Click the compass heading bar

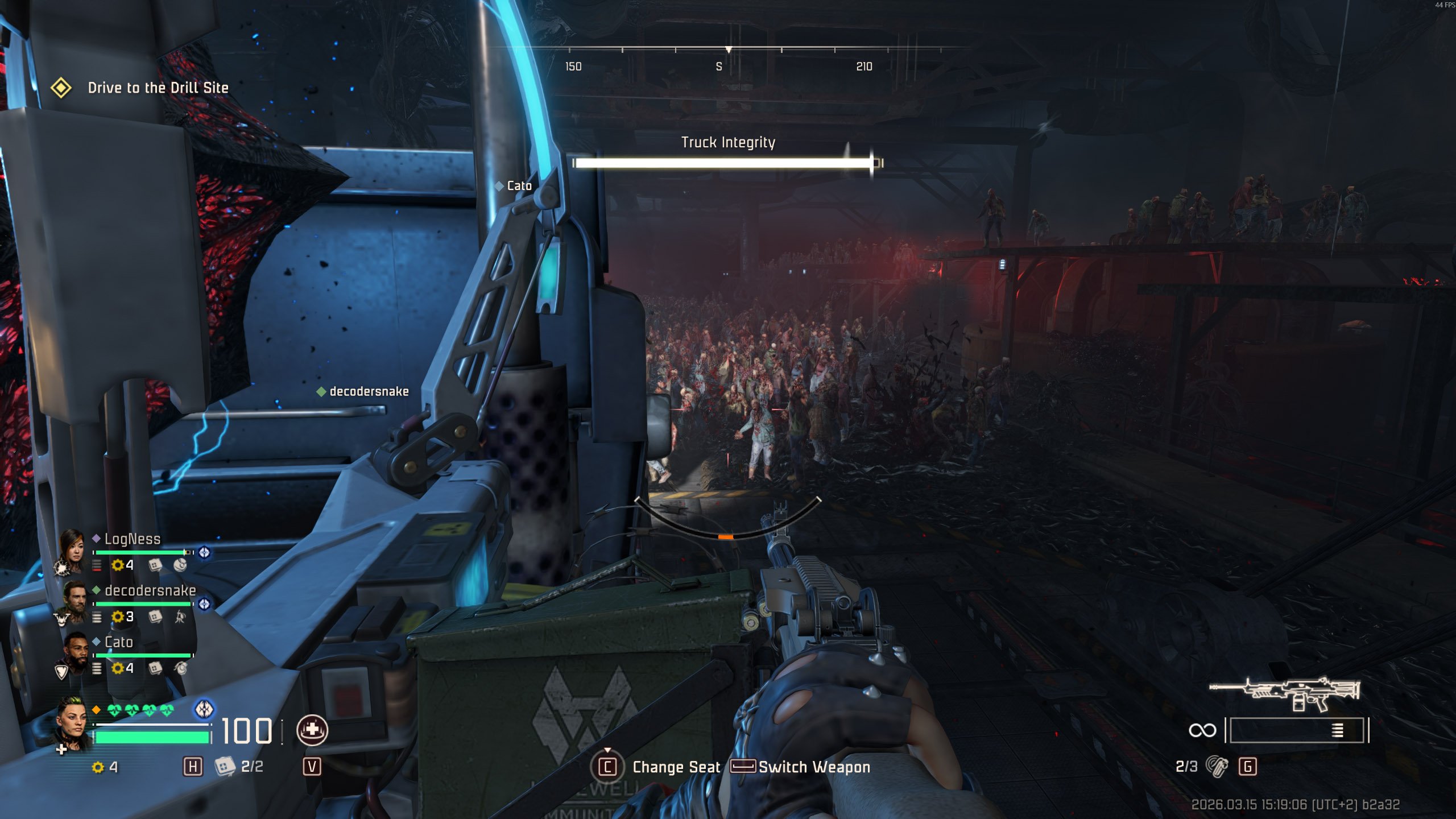tap(728, 57)
